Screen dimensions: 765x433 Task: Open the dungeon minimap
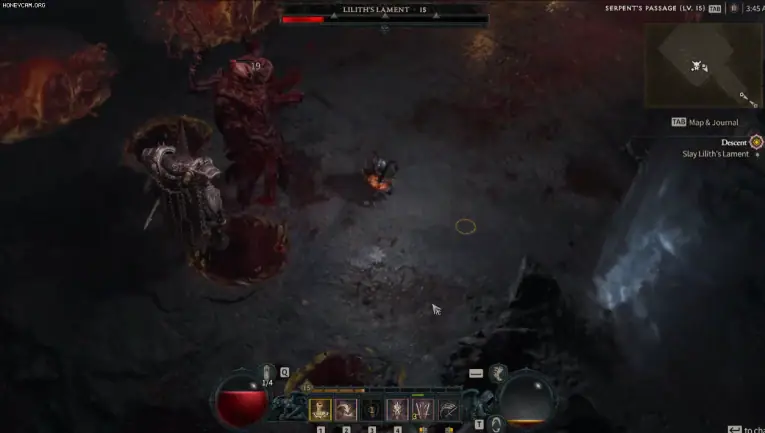(x=703, y=65)
